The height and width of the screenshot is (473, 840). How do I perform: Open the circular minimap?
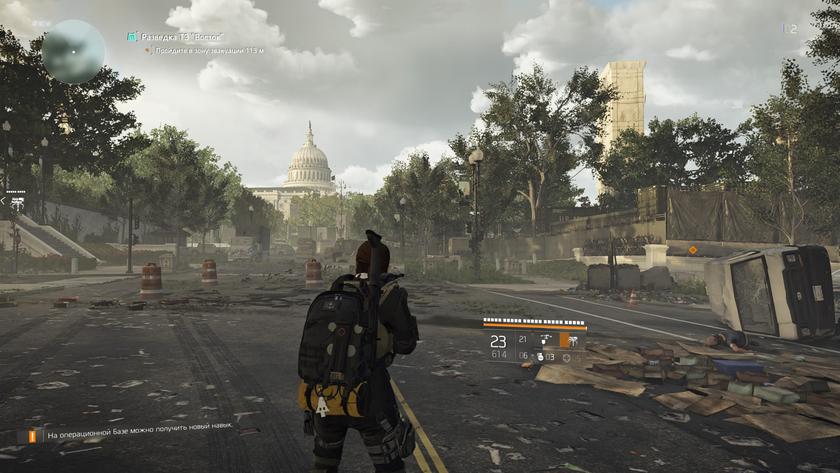click(x=73, y=51)
